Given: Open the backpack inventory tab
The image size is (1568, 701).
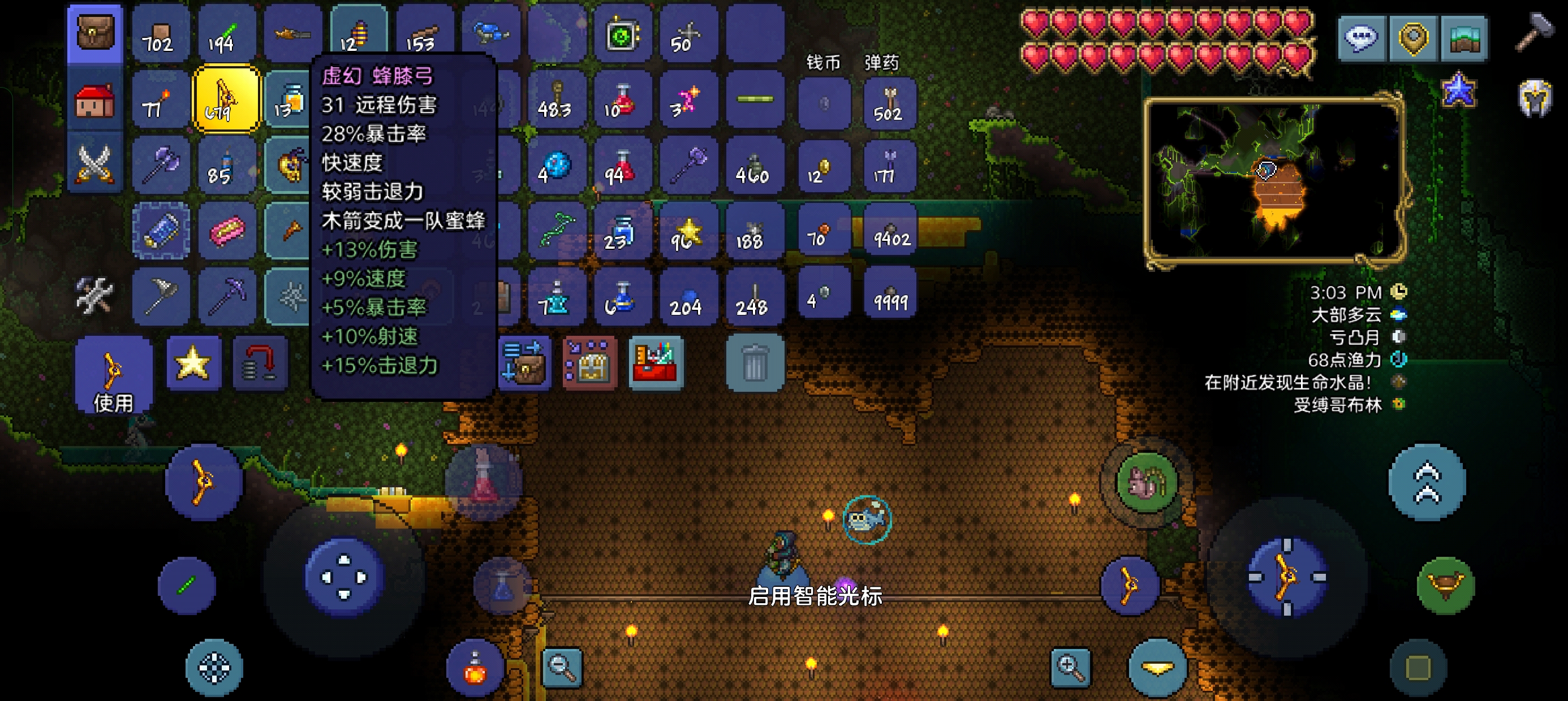Looking at the screenshot, I should [x=95, y=34].
